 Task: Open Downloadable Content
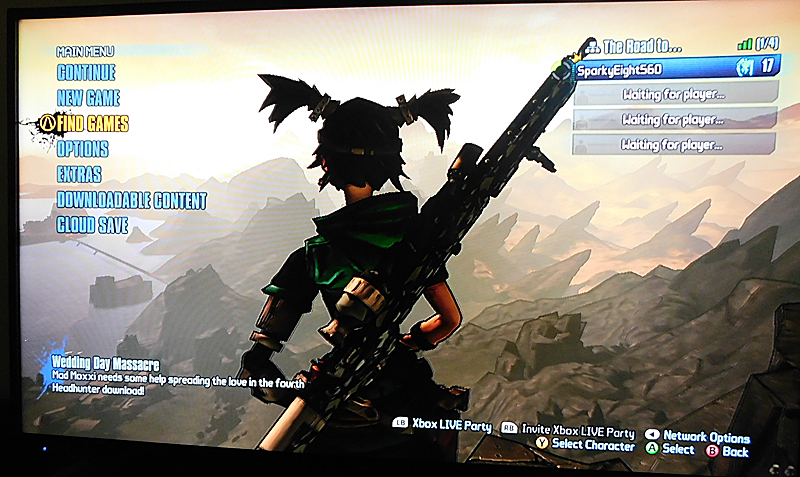[x=131, y=200]
